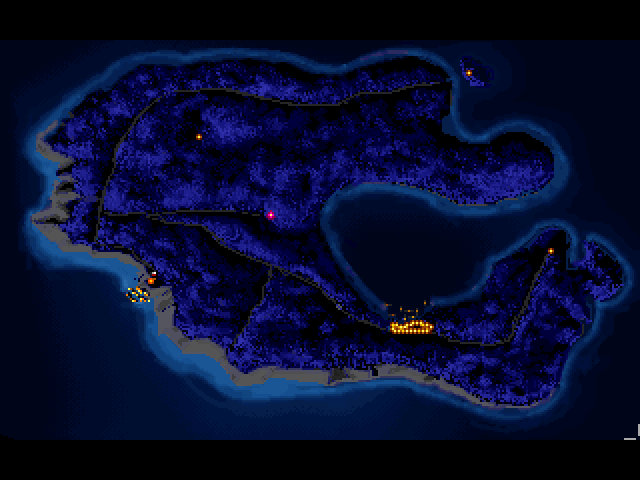Choose the magenta light map marker
The width and height of the screenshot is (640, 480).
point(270,215)
